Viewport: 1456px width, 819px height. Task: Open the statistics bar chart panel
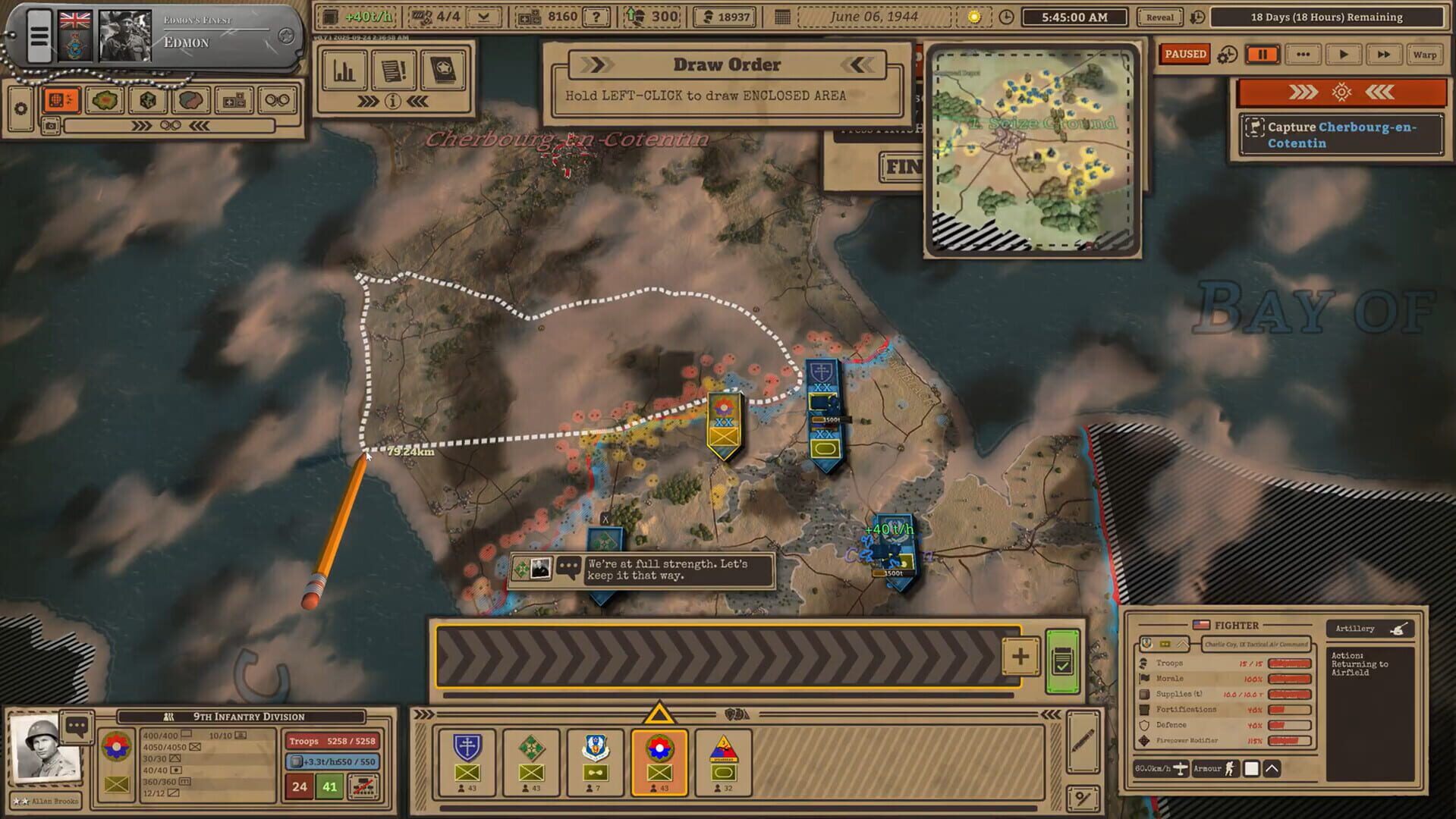(345, 70)
